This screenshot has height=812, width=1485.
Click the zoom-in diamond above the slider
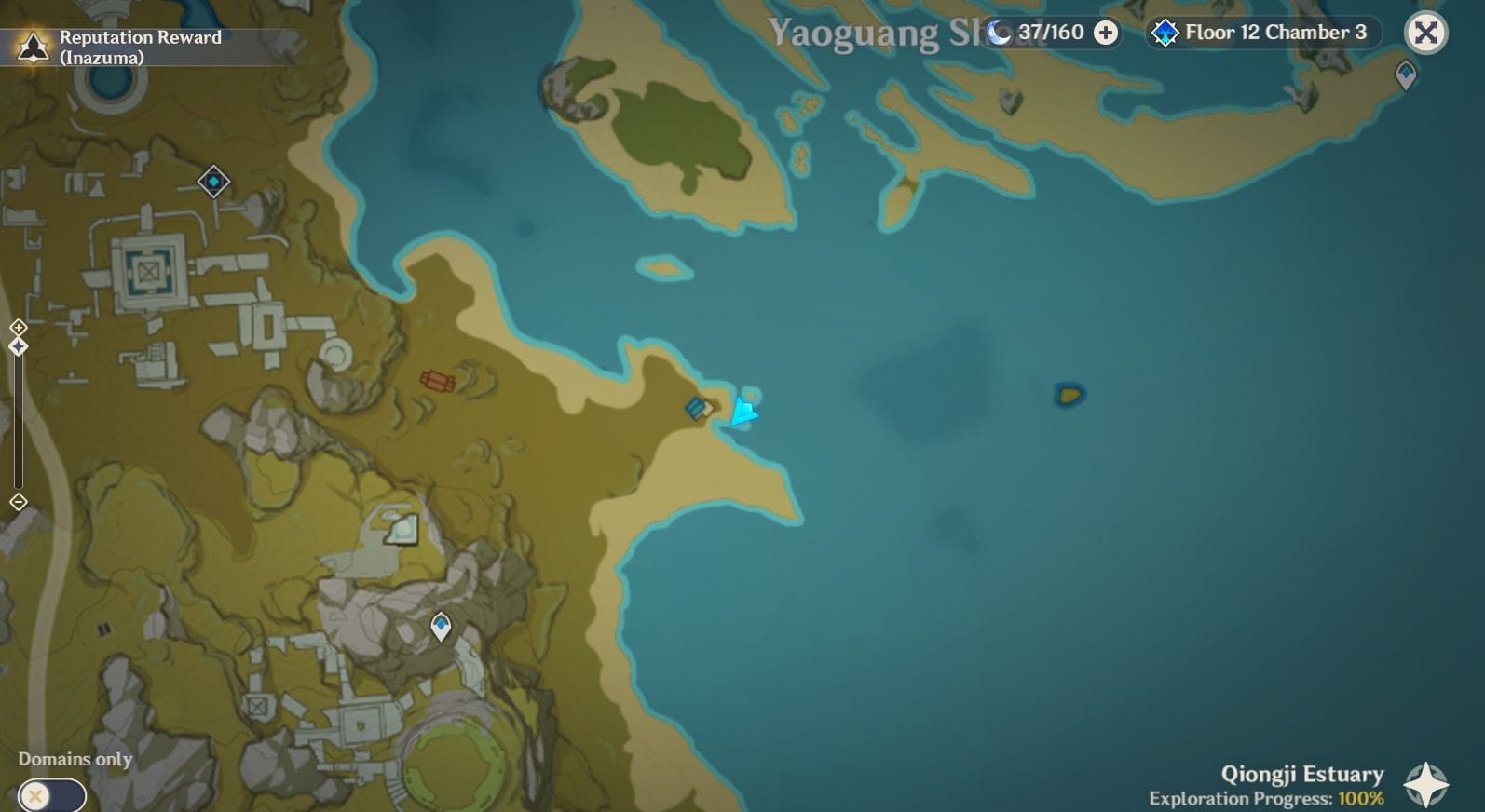17,328
